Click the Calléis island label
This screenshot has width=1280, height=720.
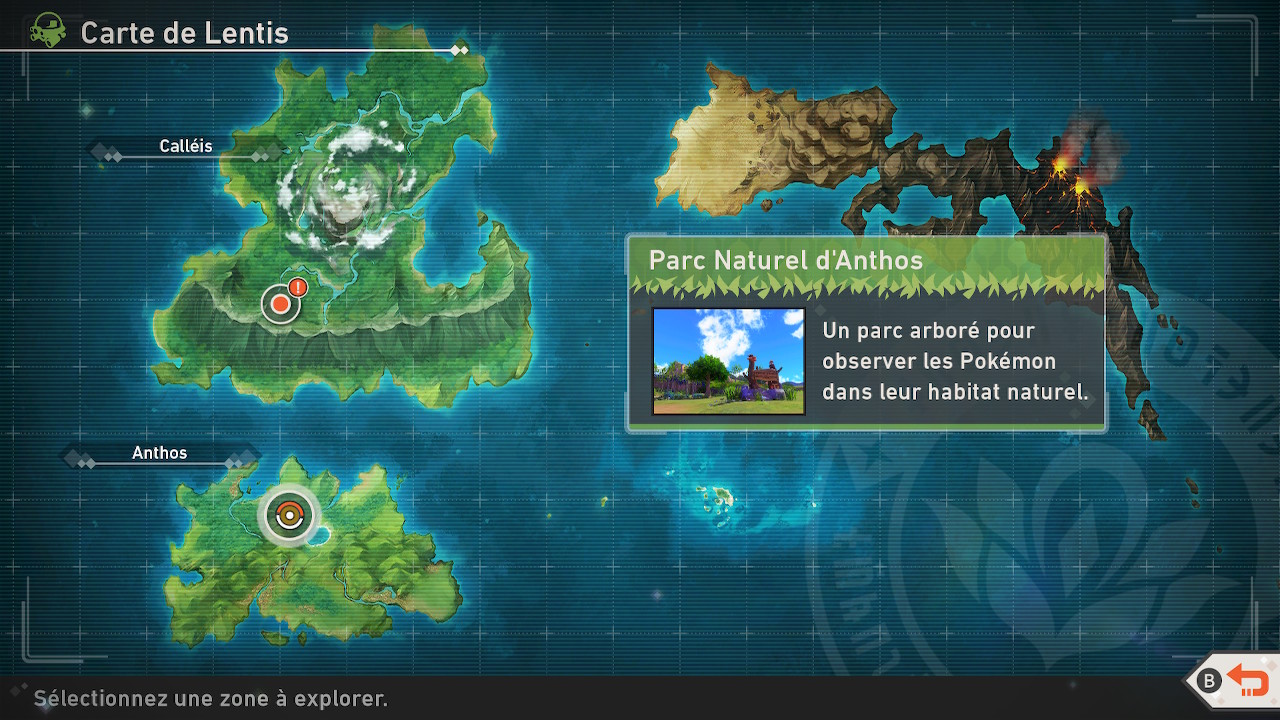[x=186, y=147]
